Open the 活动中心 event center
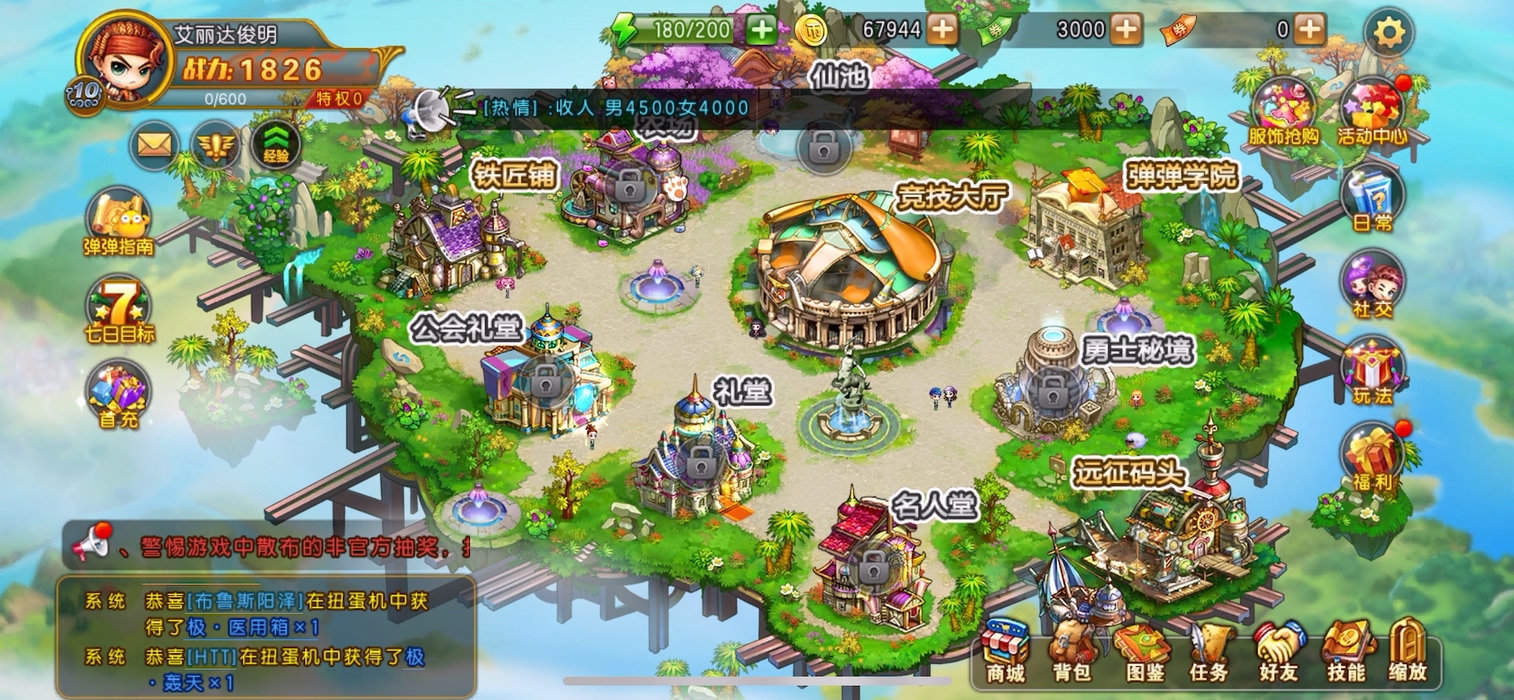The height and width of the screenshot is (700, 1514). tap(1372, 110)
